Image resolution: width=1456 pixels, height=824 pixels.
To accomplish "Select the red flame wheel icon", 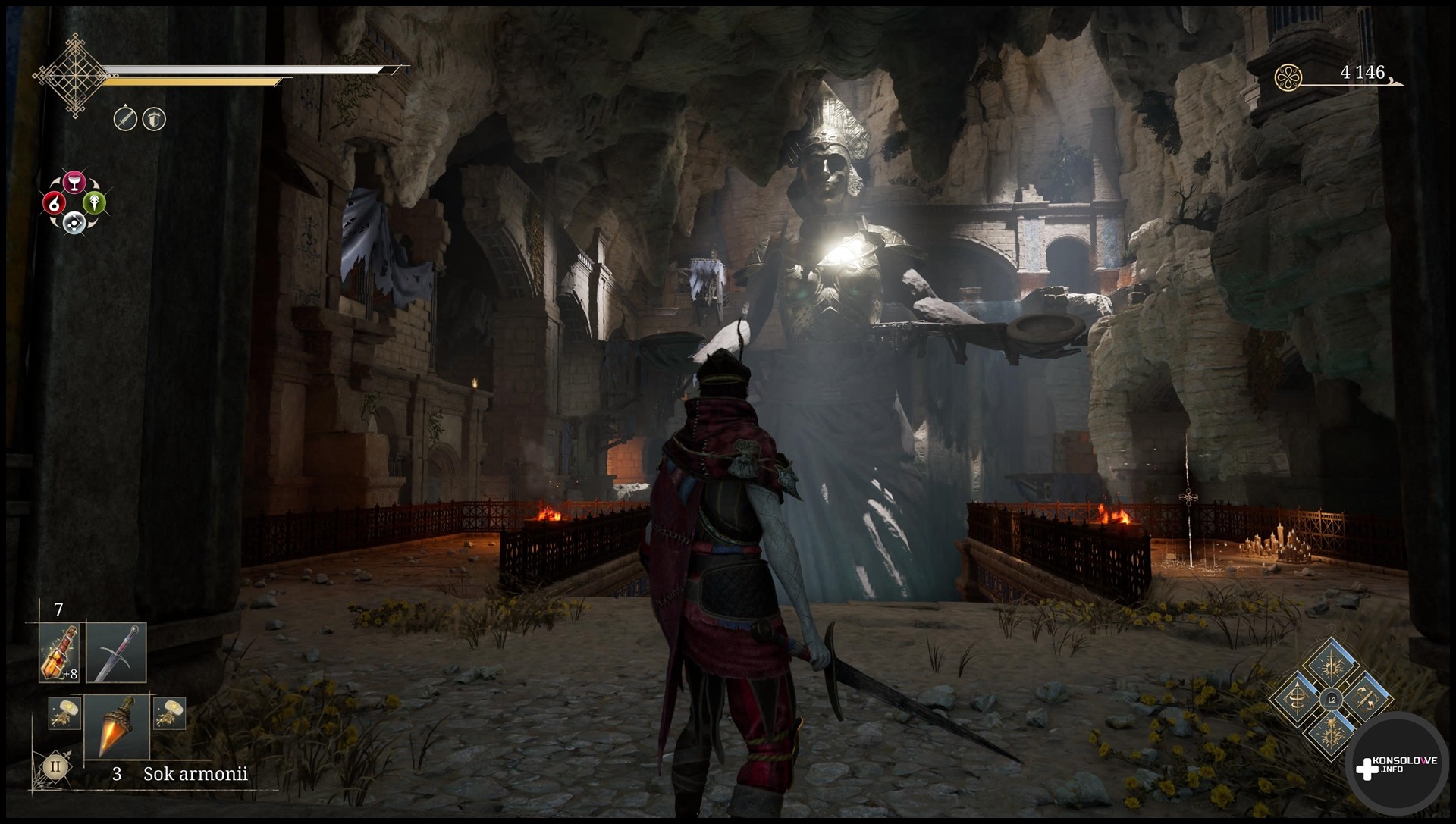I will [55, 202].
